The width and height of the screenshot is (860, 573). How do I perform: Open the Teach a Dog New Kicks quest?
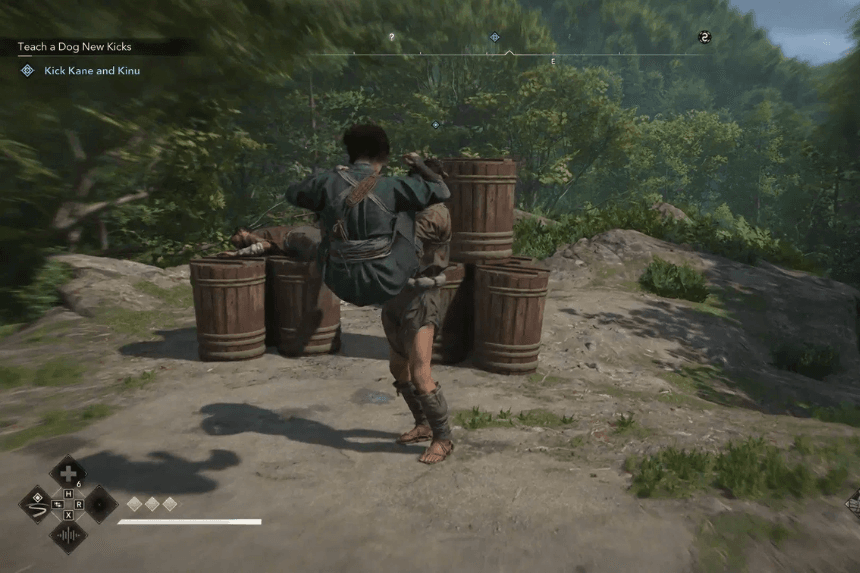74,47
